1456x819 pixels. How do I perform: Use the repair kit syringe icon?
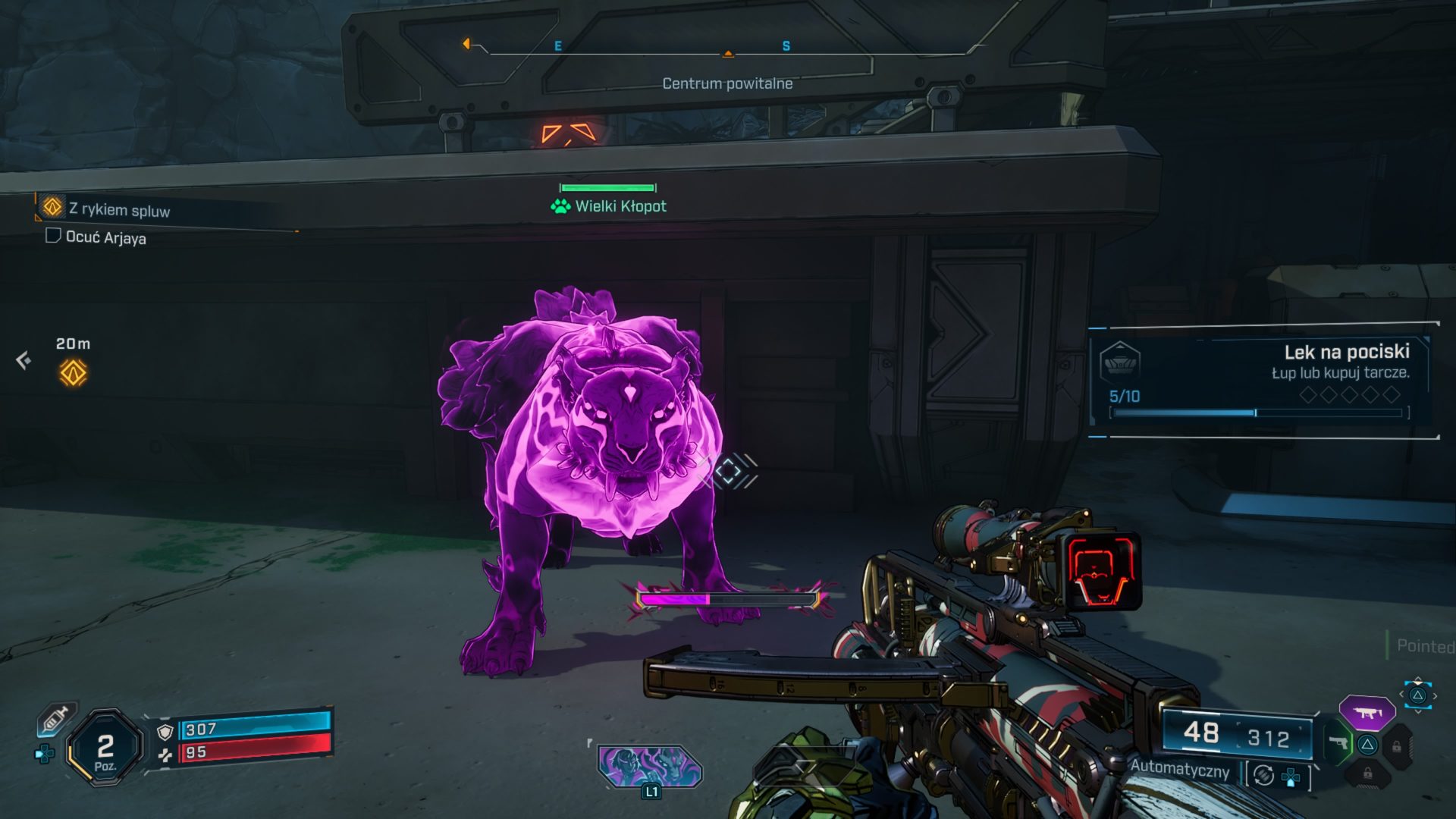[57, 718]
